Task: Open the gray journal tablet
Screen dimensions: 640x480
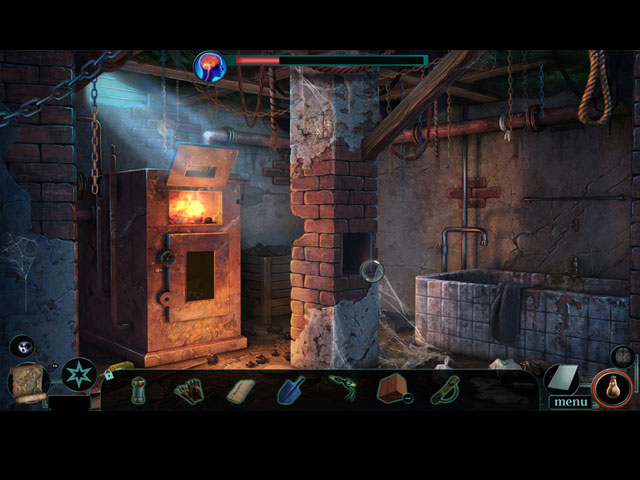Action: pyautogui.click(x=561, y=378)
